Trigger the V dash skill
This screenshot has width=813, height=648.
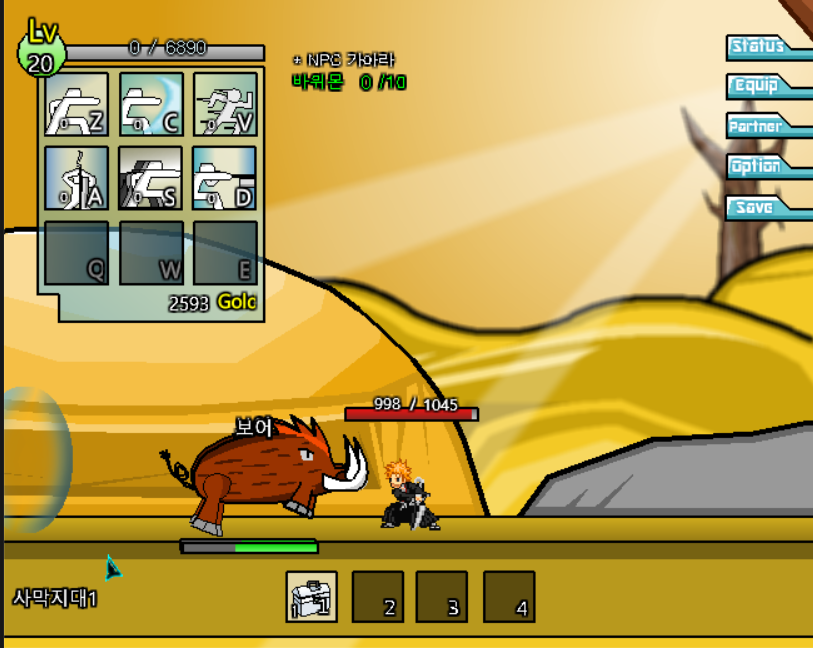click(x=225, y=104)
